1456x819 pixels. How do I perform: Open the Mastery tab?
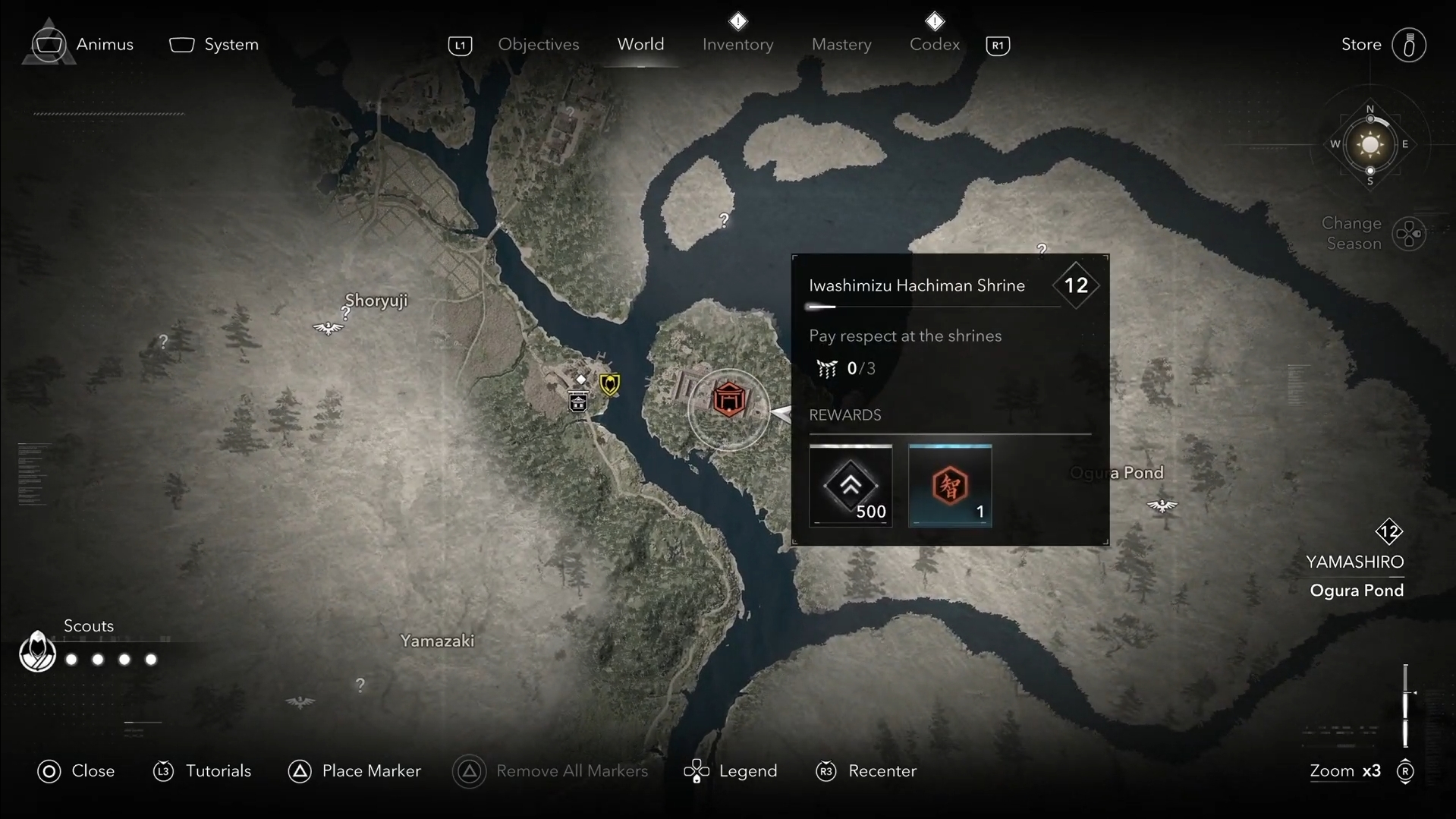(x=841, y=45)
